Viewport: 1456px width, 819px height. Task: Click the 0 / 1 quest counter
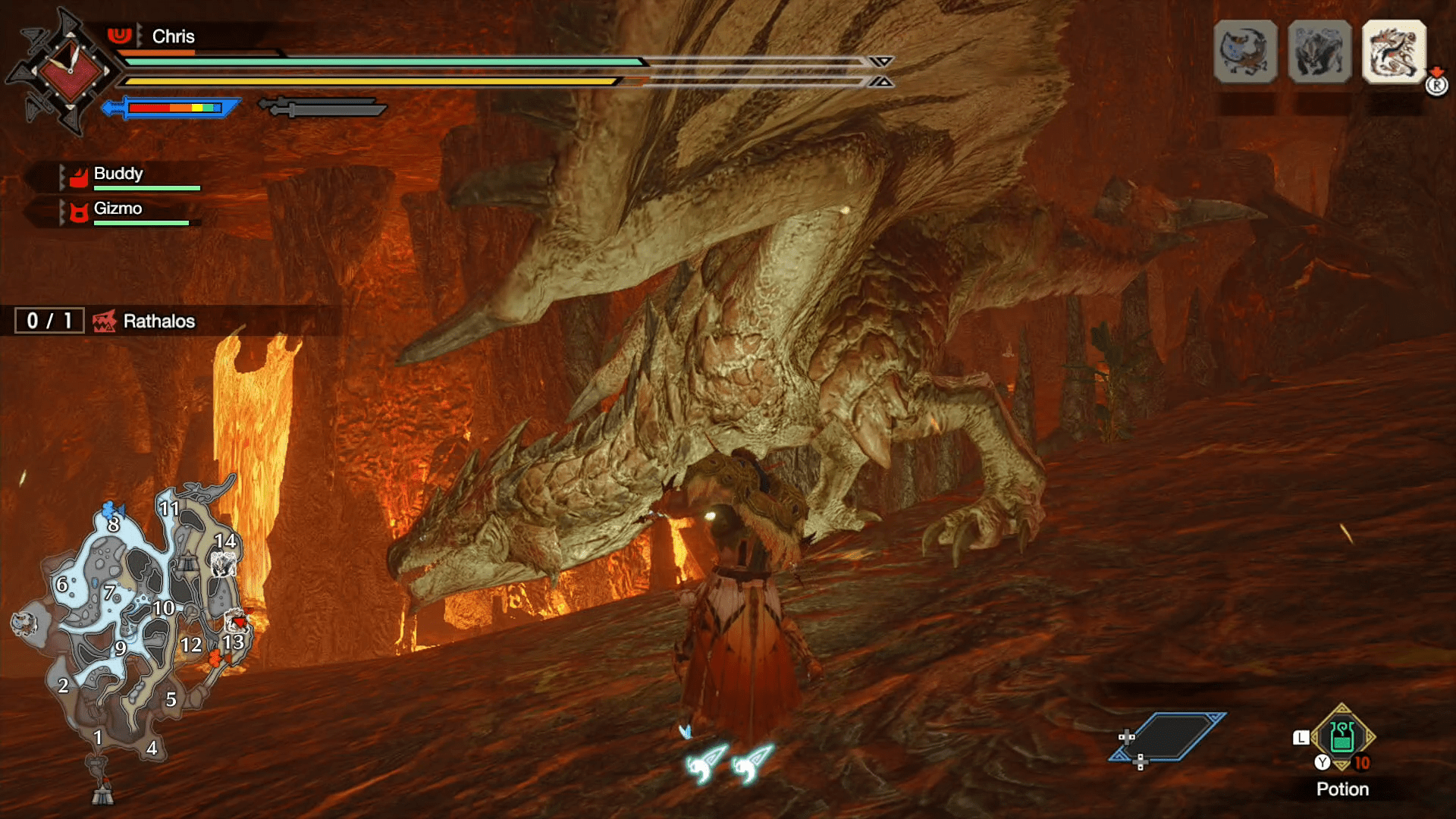click(48, 320)
